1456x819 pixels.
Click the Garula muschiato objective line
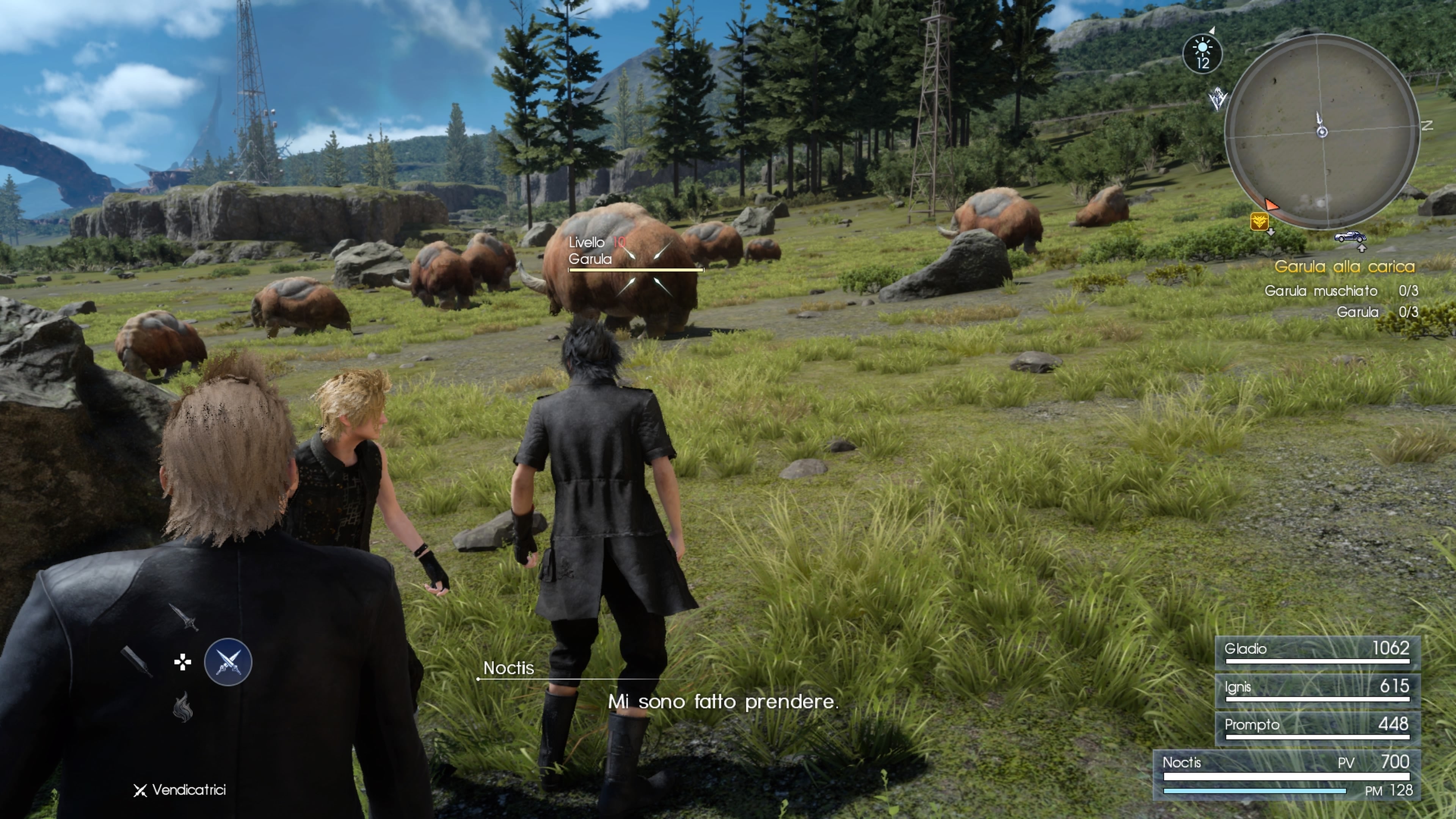click(x=1341, y=291)
